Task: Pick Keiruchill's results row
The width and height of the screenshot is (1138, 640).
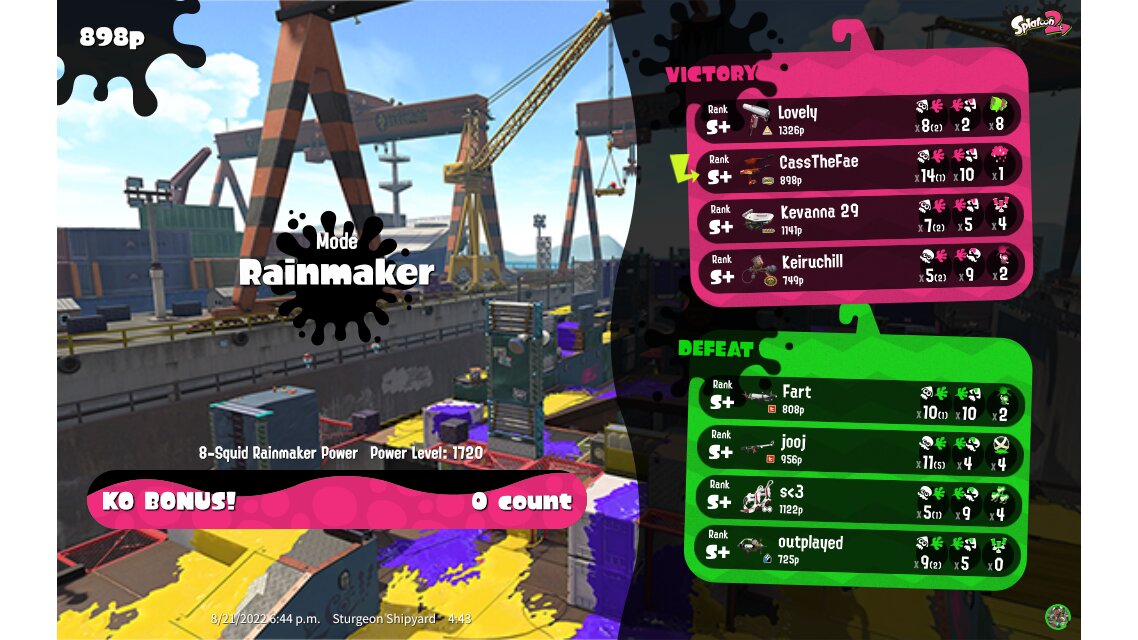Action: point(860,268)
